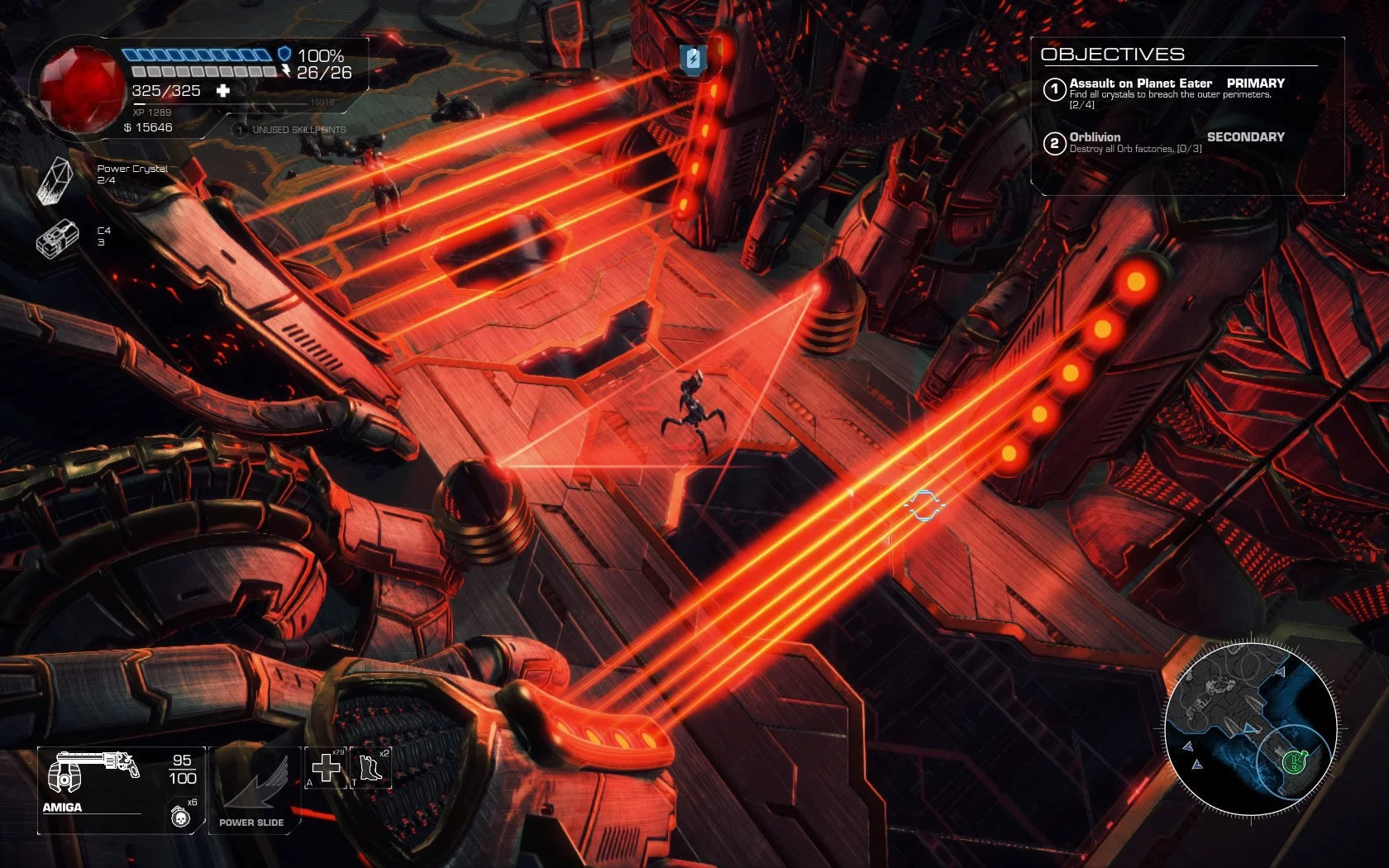The height and width of the screenshot is (868, 1389).
Task: Activate the Power Slide ability
Action: coord(252,789)
